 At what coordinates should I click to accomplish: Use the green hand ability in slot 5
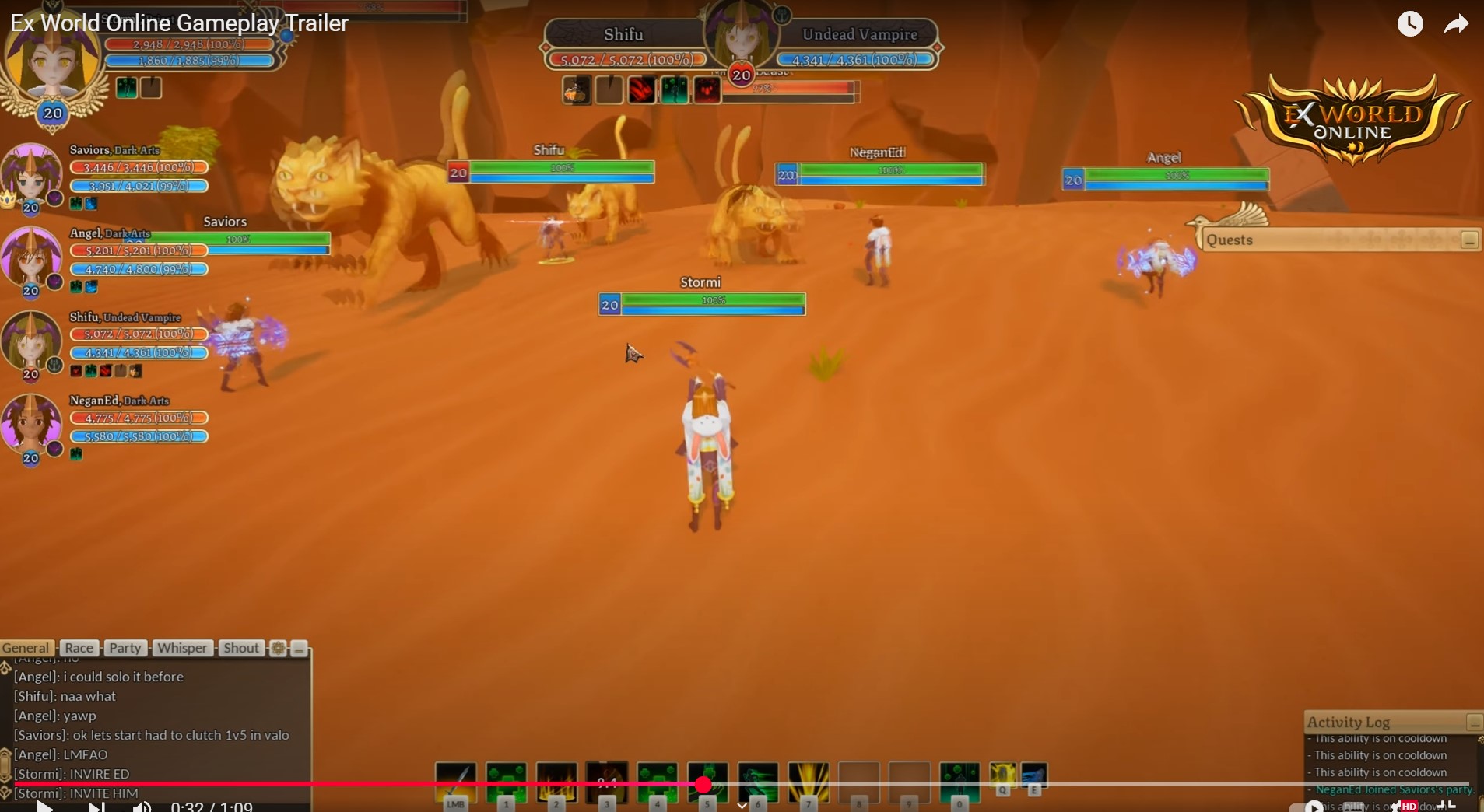[707, 781]
